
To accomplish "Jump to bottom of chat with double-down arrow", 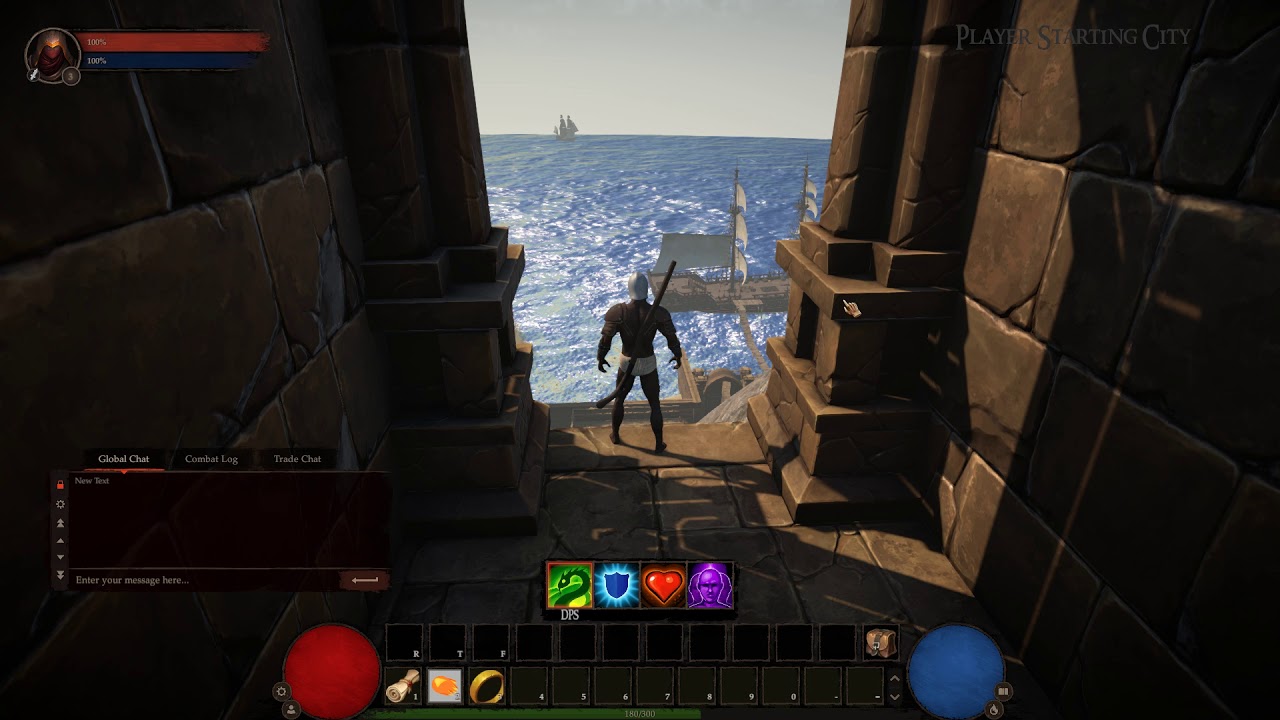I will (60, 575).
